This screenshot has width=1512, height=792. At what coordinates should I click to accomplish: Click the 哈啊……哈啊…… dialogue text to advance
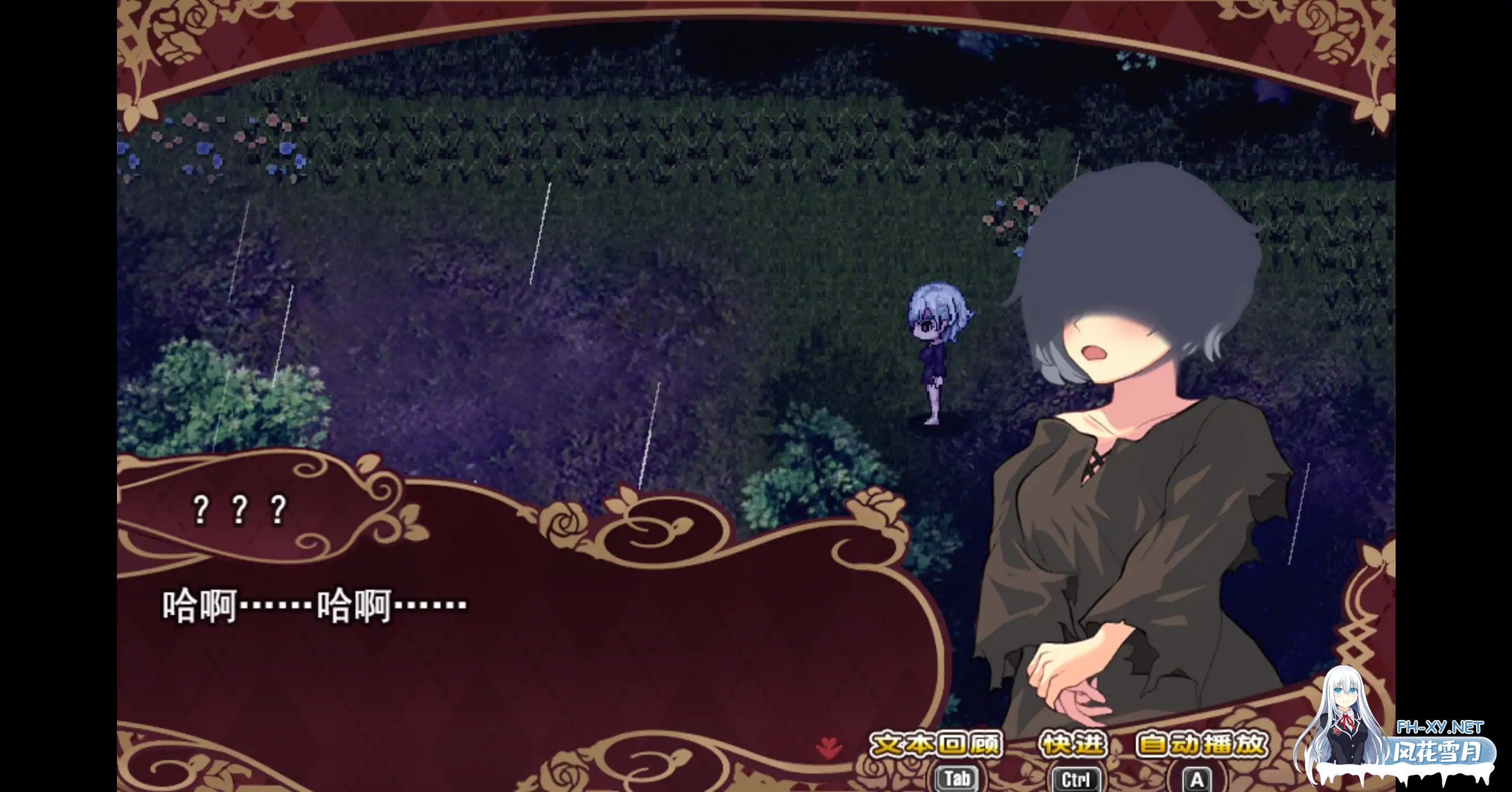pos(313,608)
